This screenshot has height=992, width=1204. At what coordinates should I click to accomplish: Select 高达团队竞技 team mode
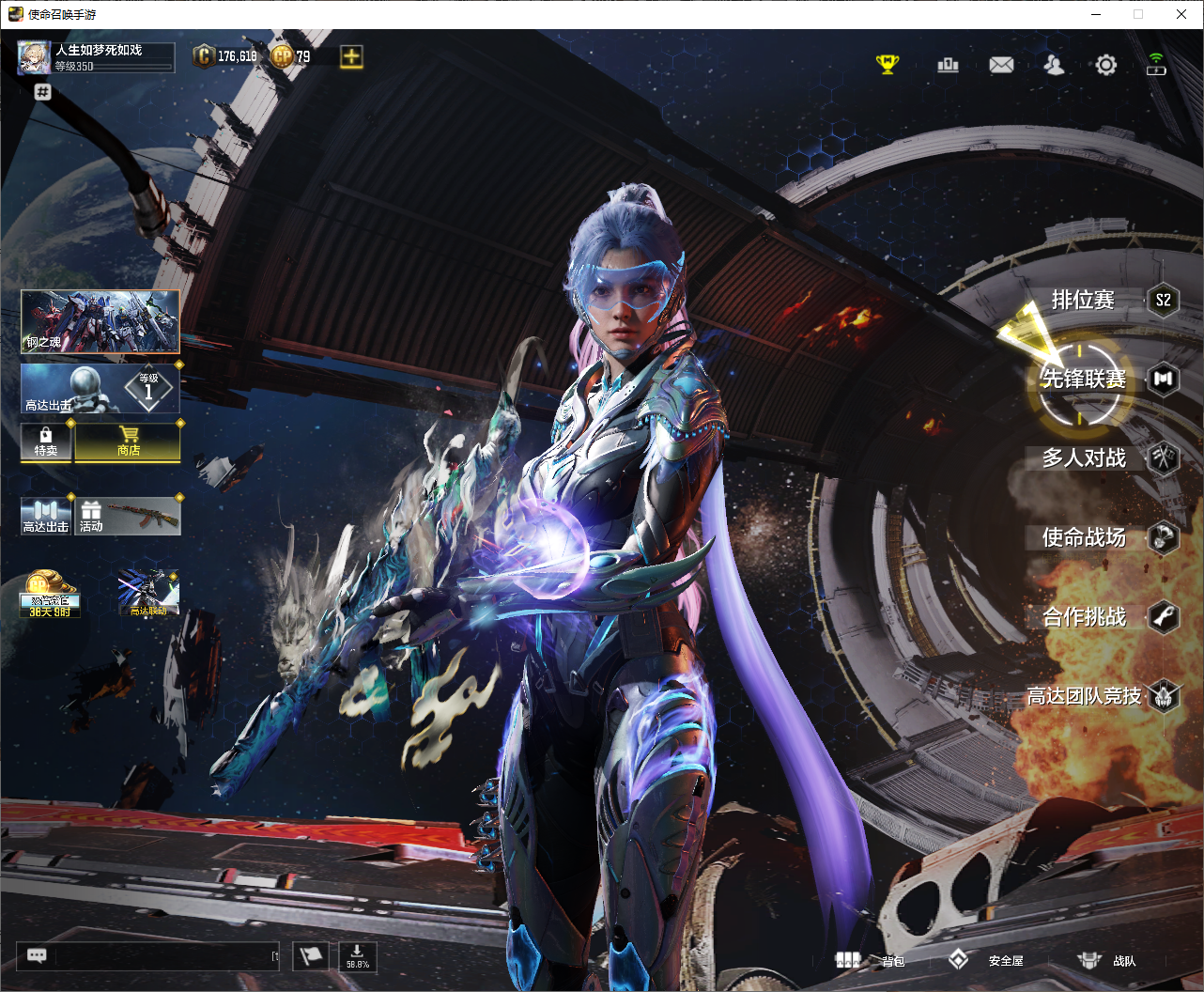[1084, 696]
